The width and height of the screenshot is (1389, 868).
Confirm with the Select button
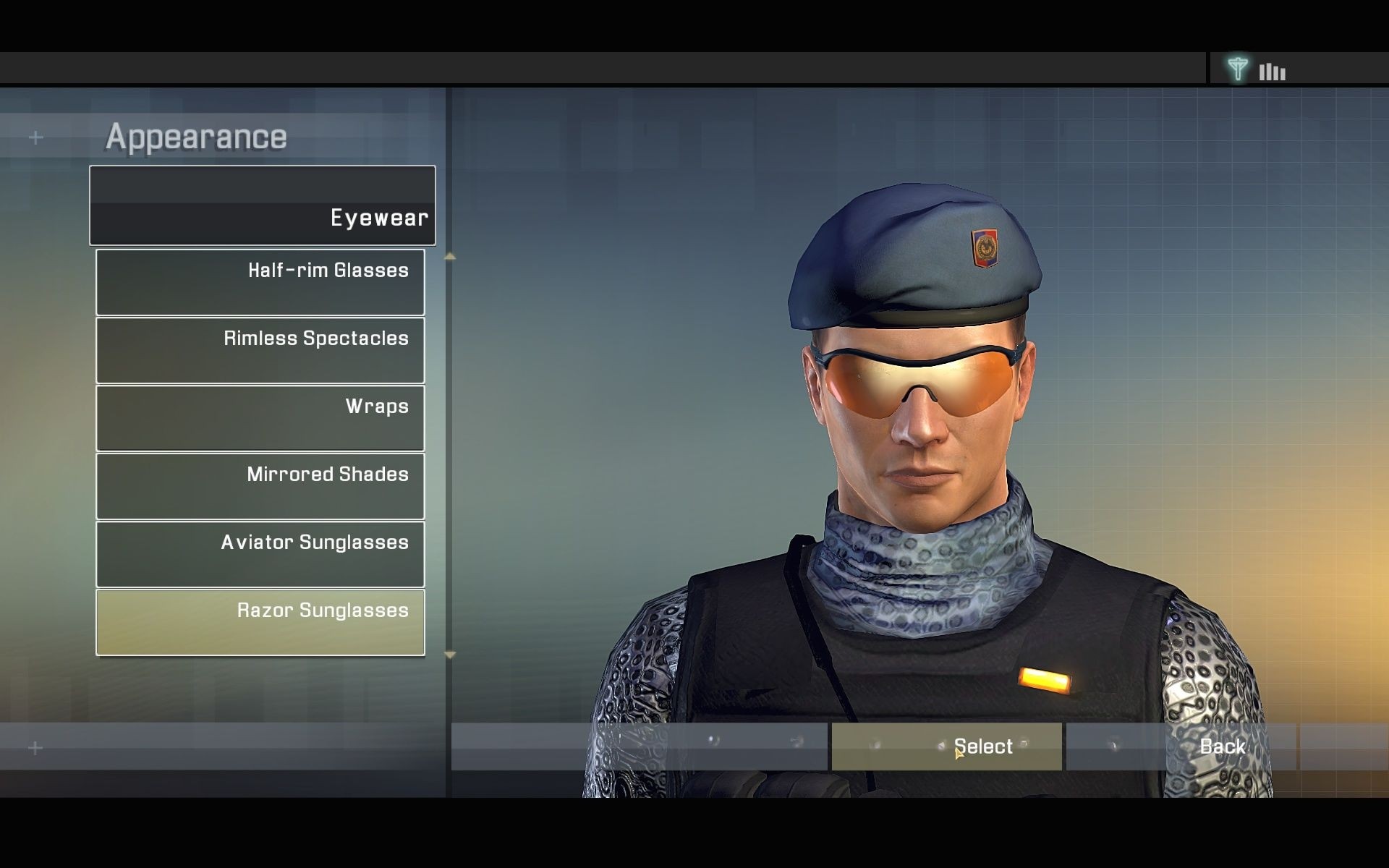(946, 746)
